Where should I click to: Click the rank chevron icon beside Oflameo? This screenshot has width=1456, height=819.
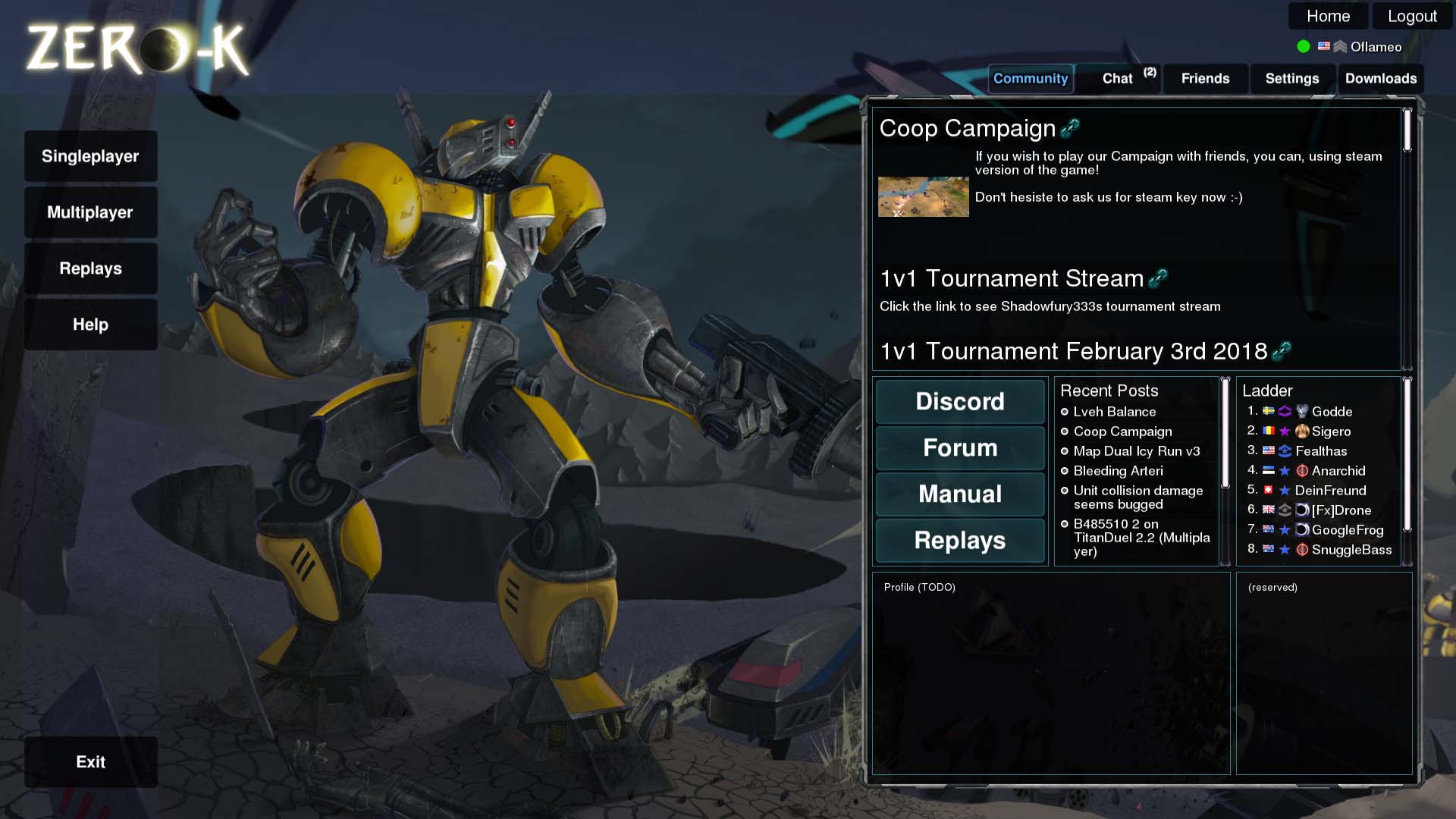click(x=1340, y=46)
